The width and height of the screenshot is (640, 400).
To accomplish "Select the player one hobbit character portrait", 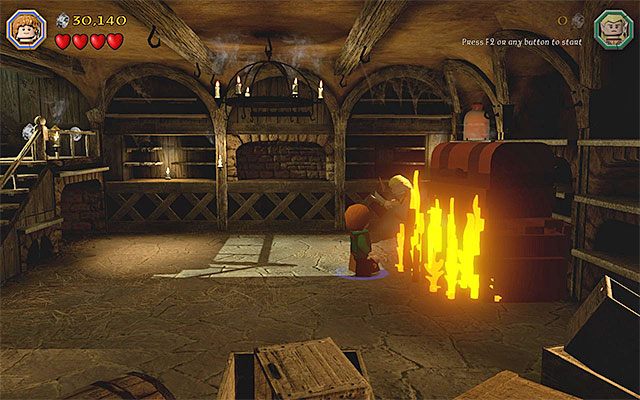I will [x=23, y=27].
